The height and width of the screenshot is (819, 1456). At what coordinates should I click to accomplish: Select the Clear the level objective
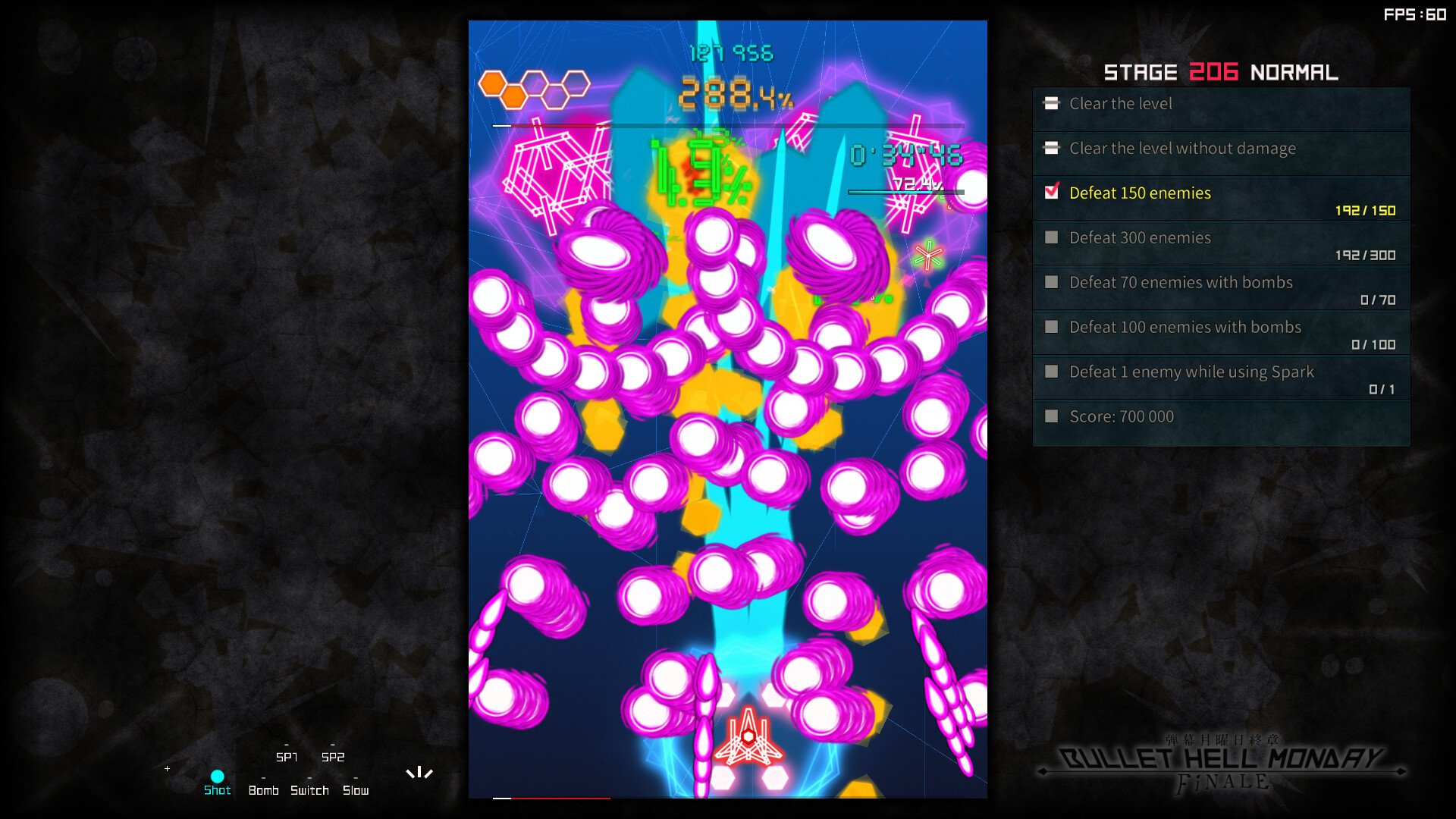(x=1120, y=104)
